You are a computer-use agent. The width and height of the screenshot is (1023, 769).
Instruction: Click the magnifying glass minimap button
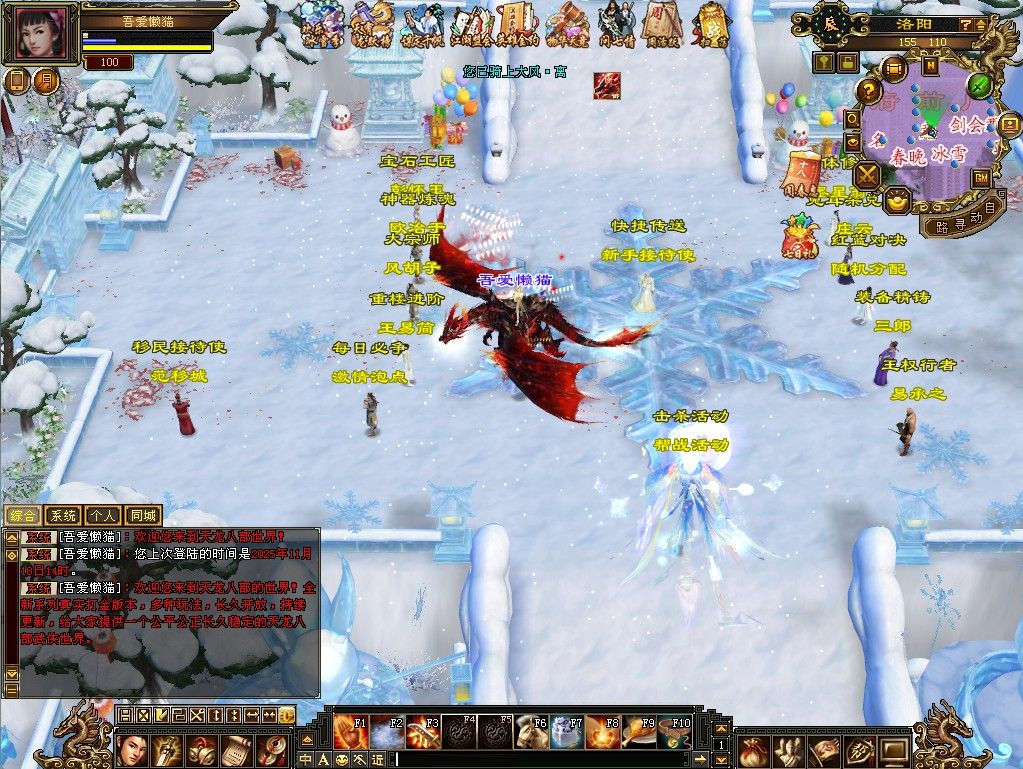(x=852, y=117)
